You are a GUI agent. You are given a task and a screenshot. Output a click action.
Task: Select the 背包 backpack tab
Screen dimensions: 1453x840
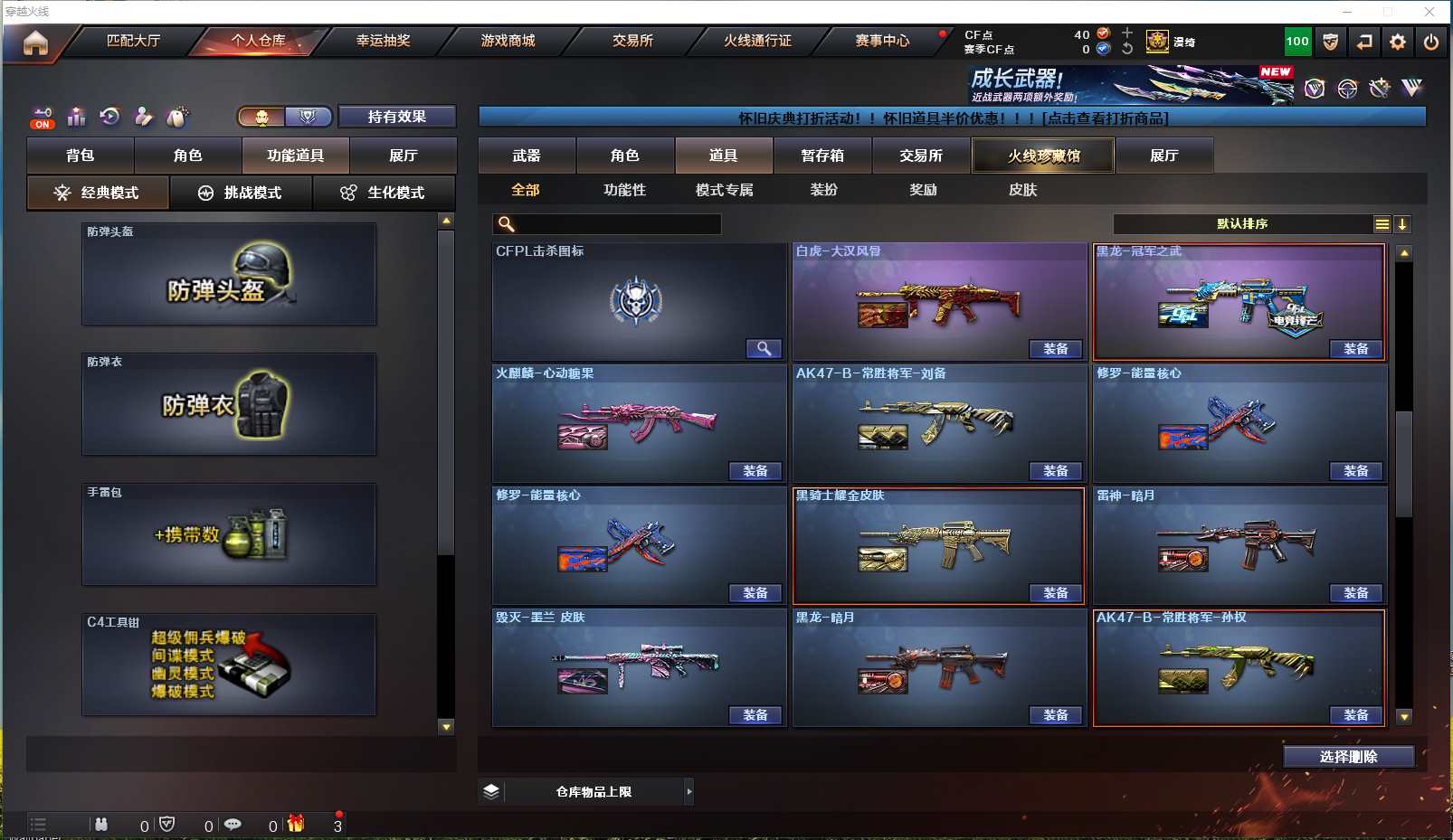click(x=81, y=156)
